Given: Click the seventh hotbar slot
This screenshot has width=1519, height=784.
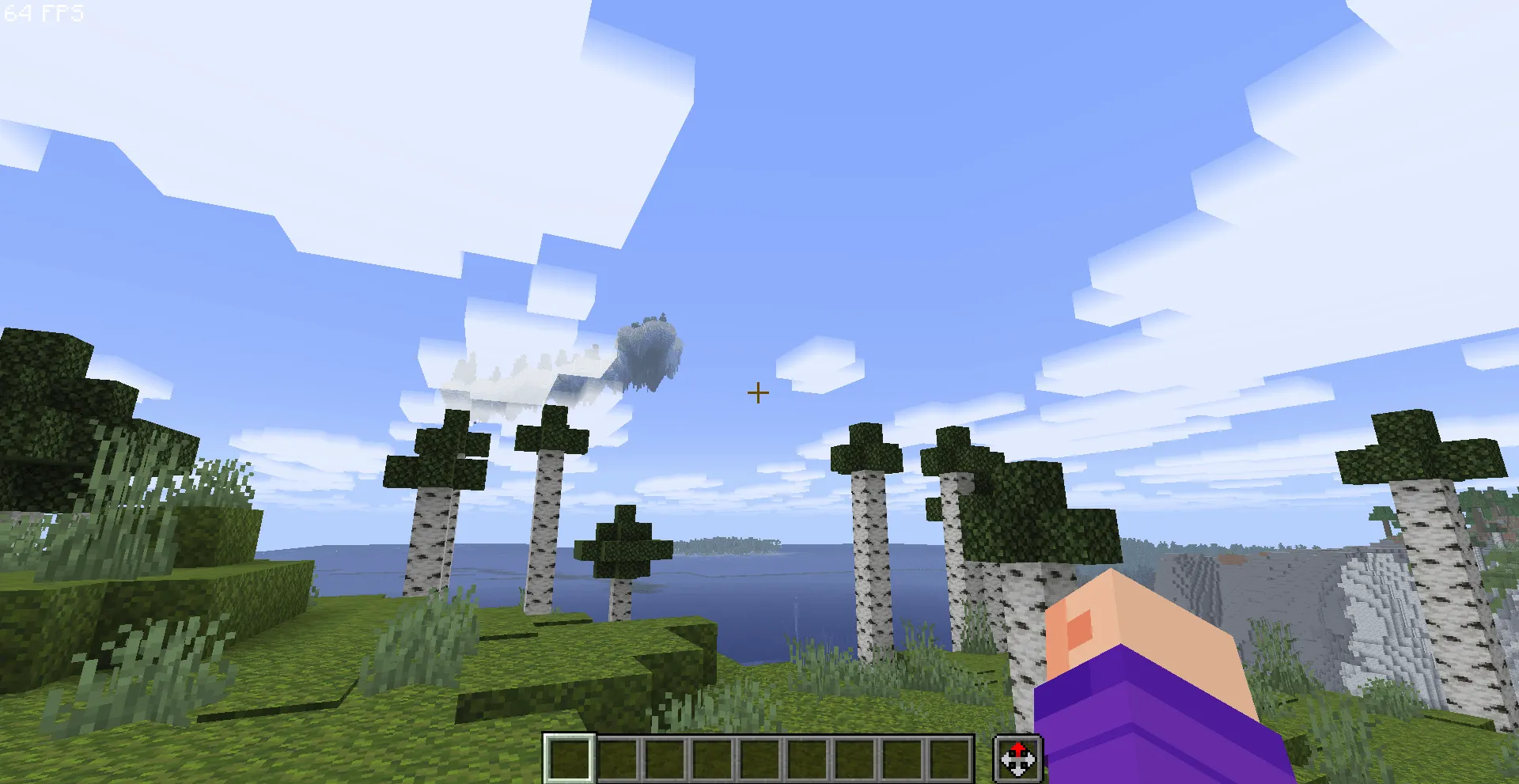Looking at the screenshot, I should point(854,759).
